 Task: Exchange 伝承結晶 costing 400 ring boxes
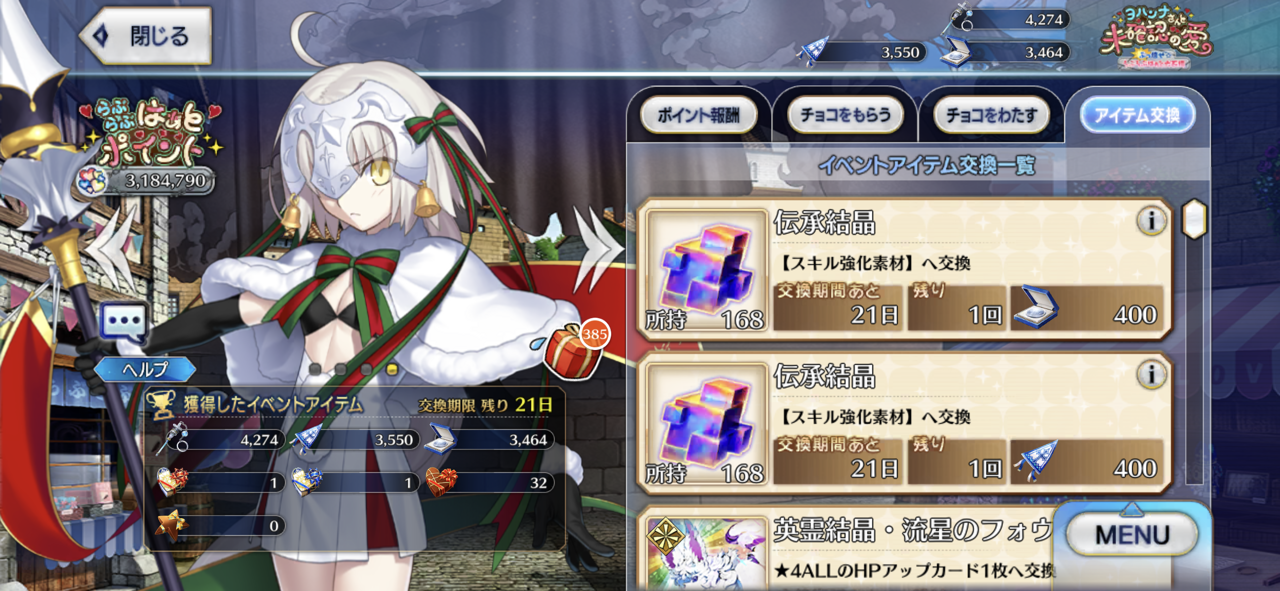[904, 269]
